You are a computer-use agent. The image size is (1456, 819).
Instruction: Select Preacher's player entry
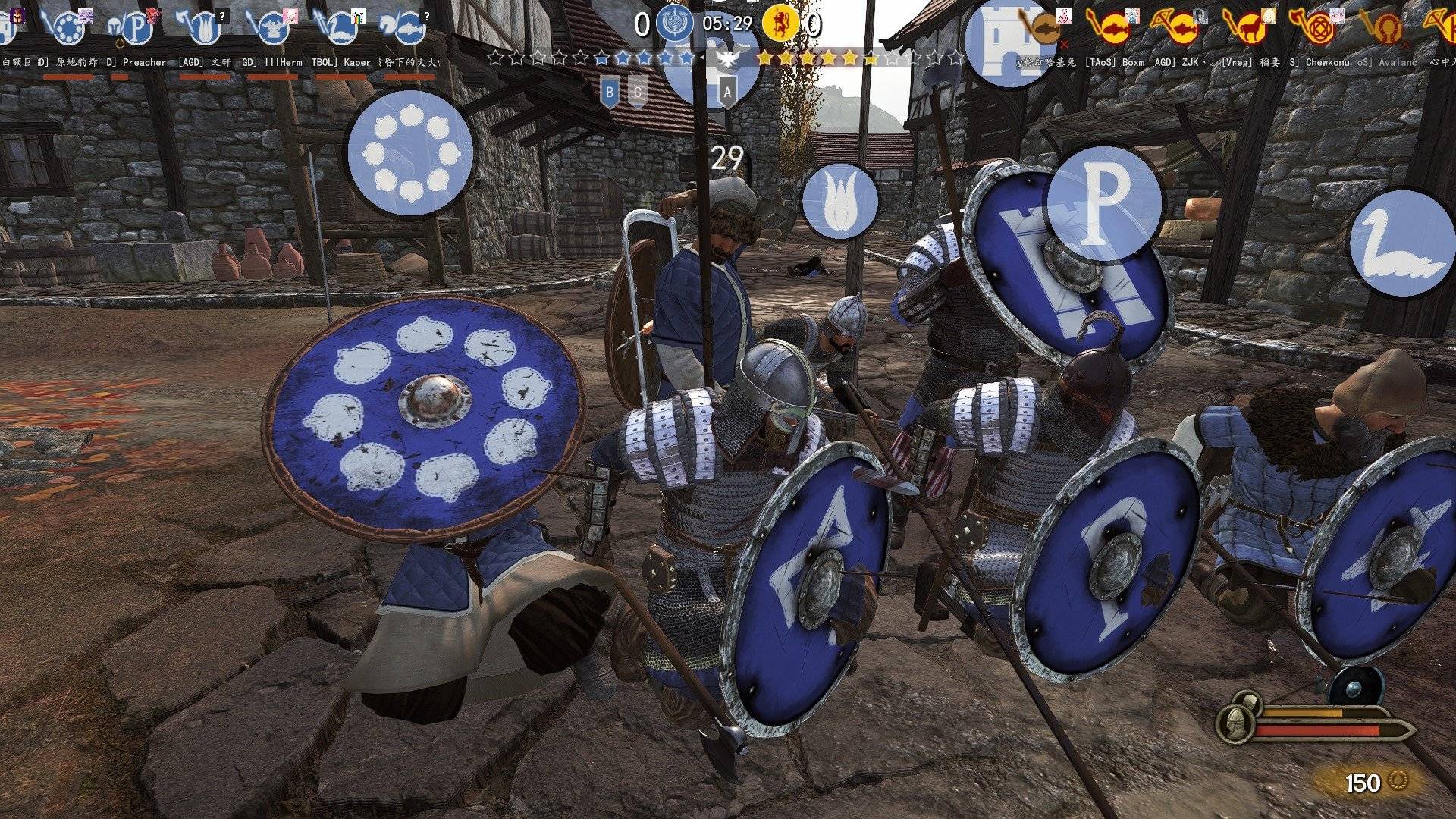(136, 30)
